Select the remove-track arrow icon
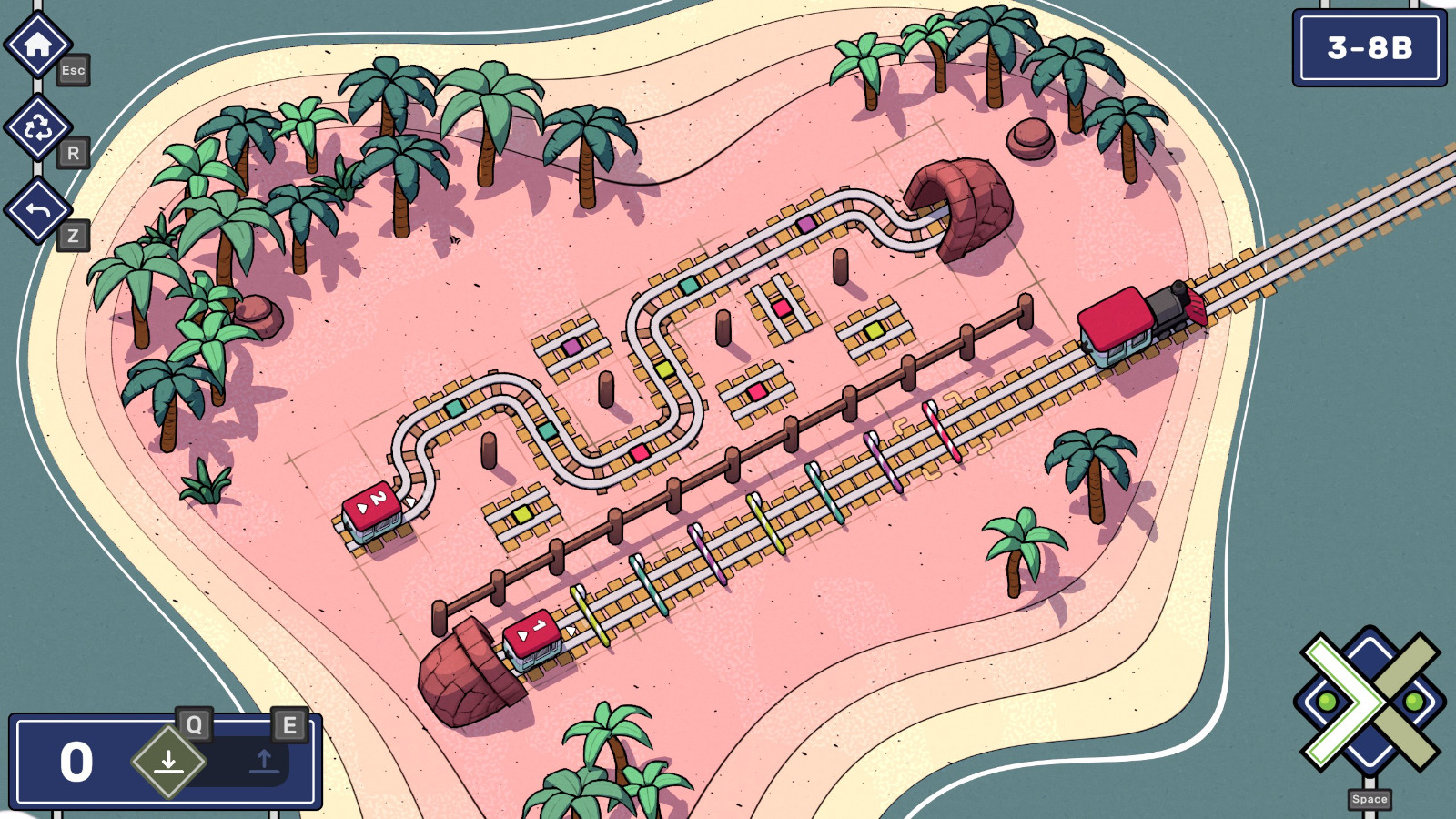1456x819 pixels. [264, 763]
